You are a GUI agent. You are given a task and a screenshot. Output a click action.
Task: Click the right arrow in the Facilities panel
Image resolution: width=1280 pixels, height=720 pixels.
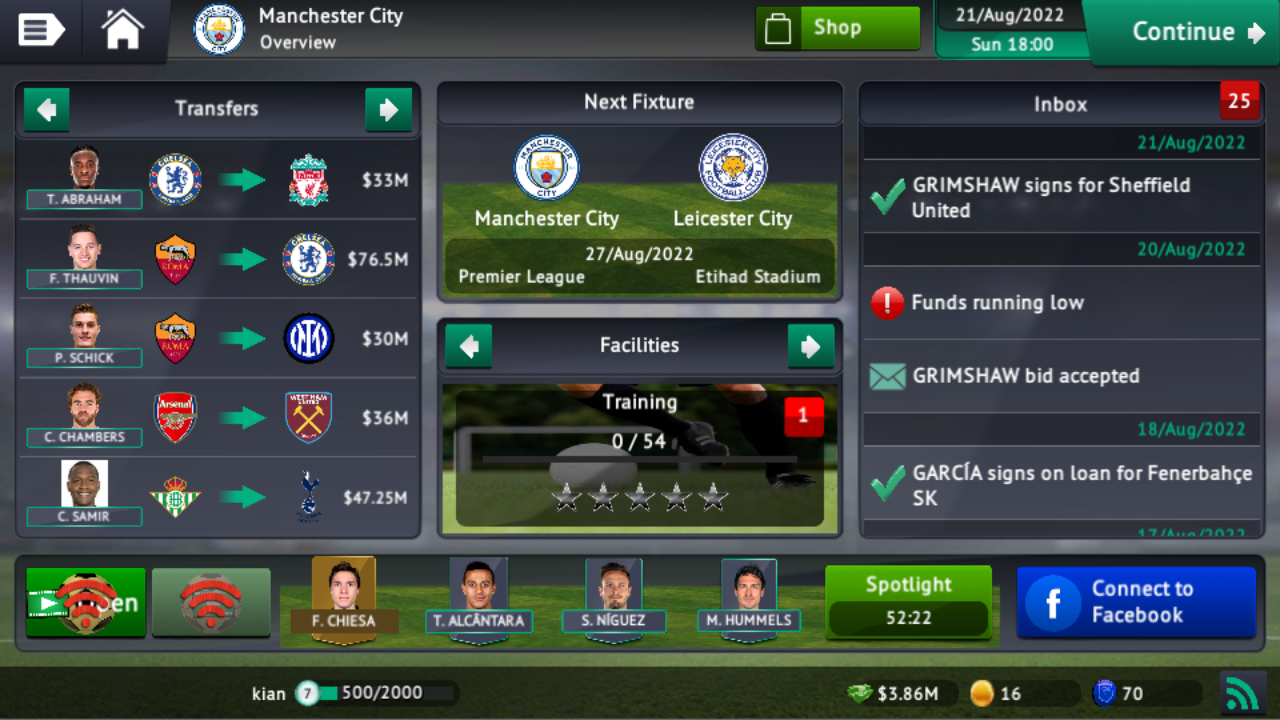(812, 346)
